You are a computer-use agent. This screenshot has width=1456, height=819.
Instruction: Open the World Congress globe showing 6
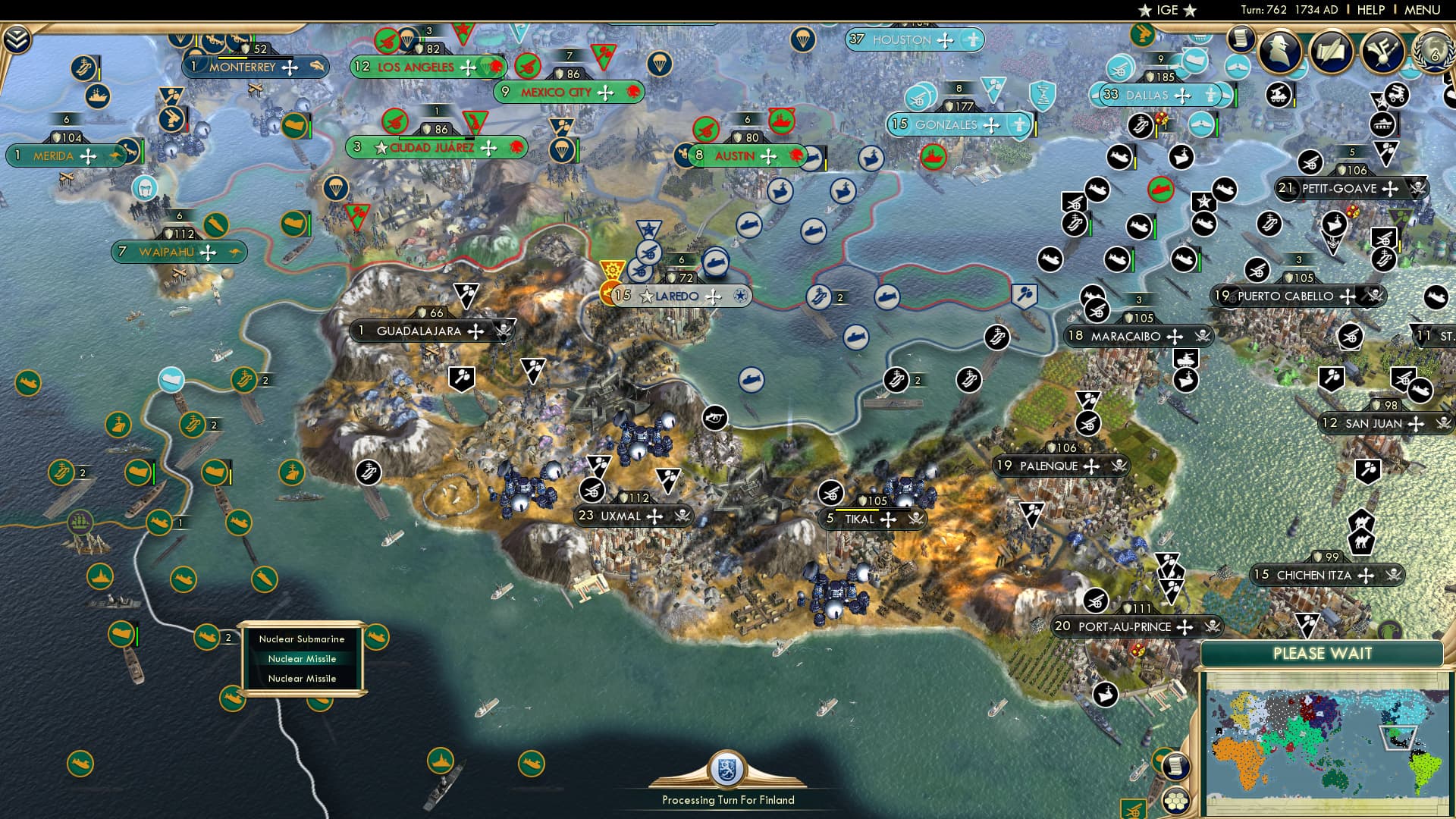(1433, 52)
